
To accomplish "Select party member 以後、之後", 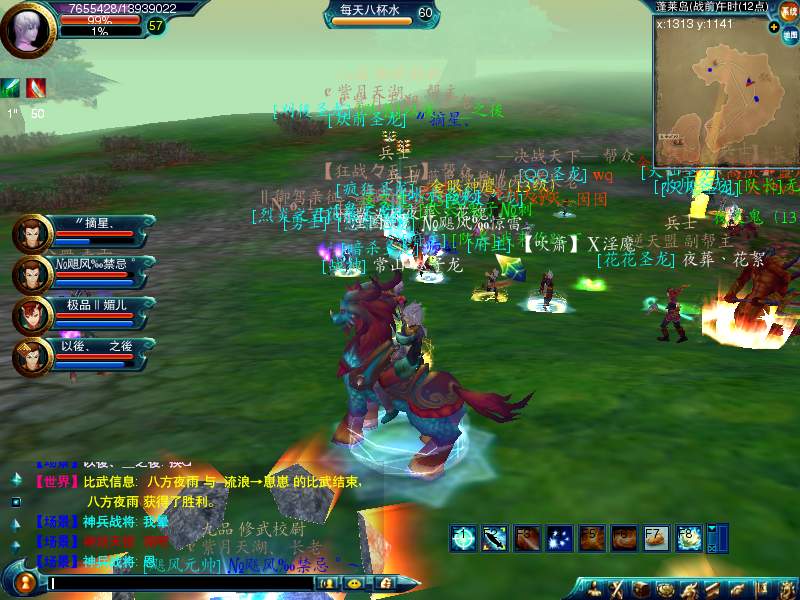I will pyautogui.click(x=33, y=356).
